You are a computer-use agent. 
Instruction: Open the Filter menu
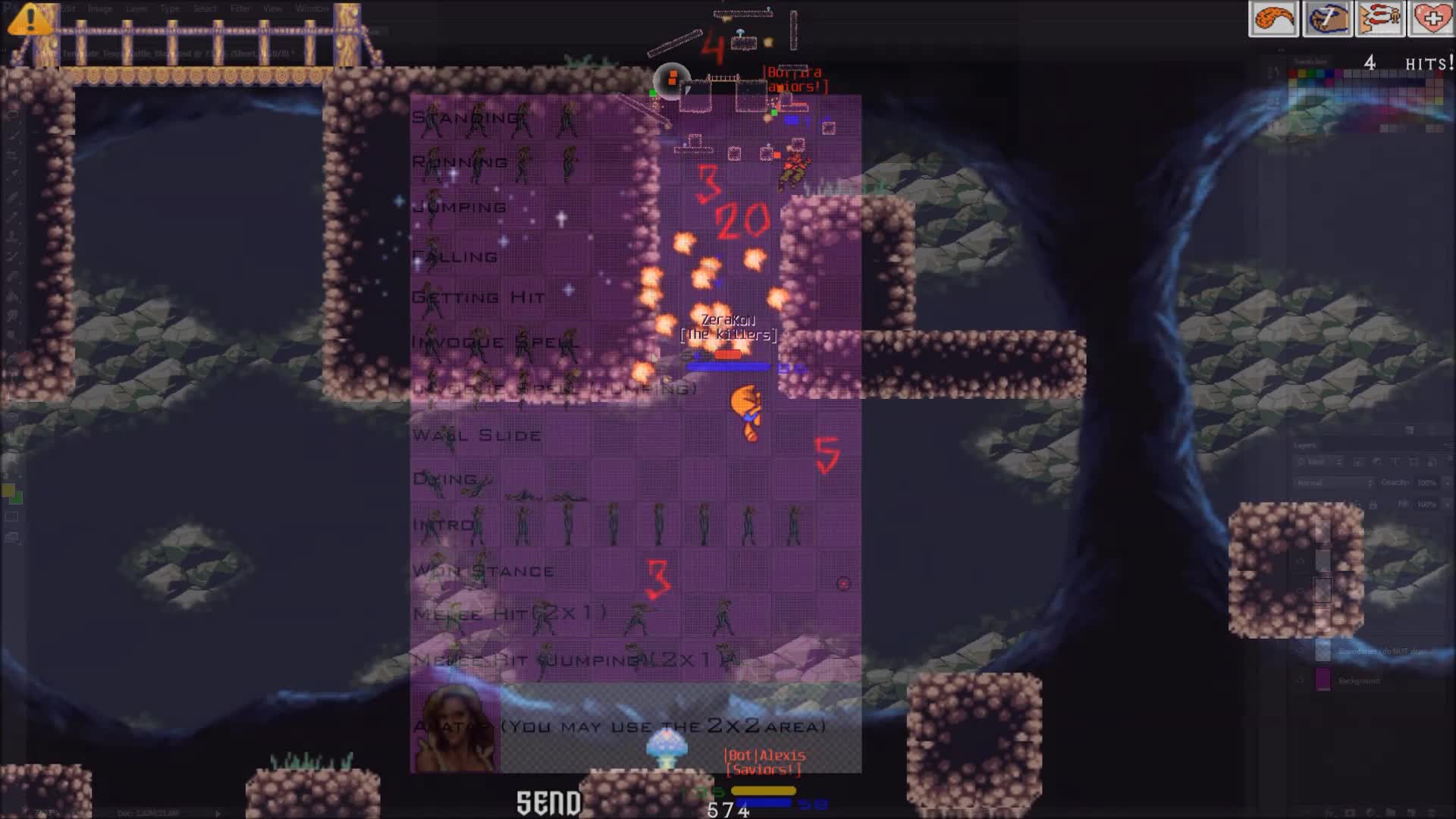pos(240,8)
